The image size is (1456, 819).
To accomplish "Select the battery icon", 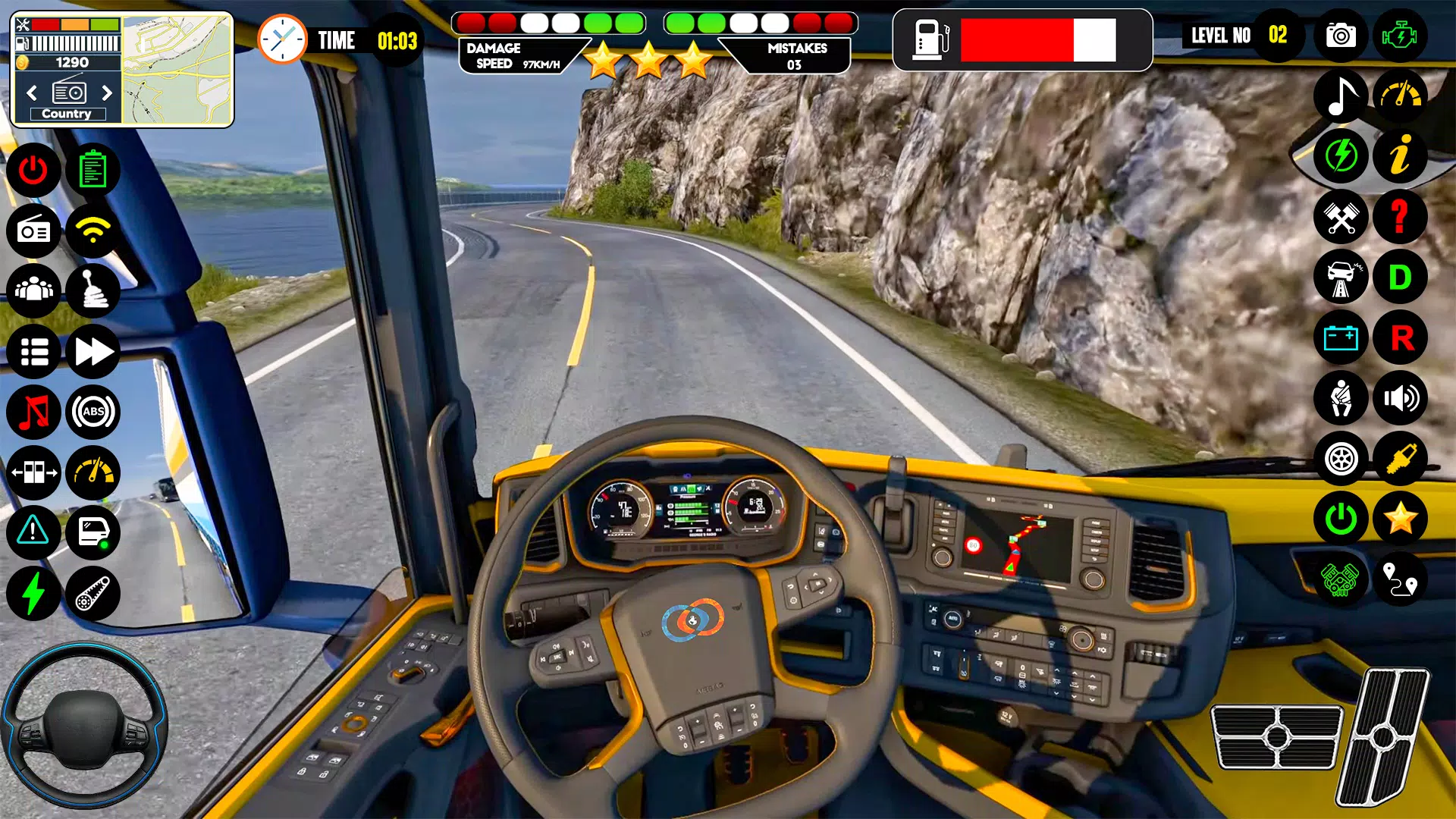I will point(1341,338).
